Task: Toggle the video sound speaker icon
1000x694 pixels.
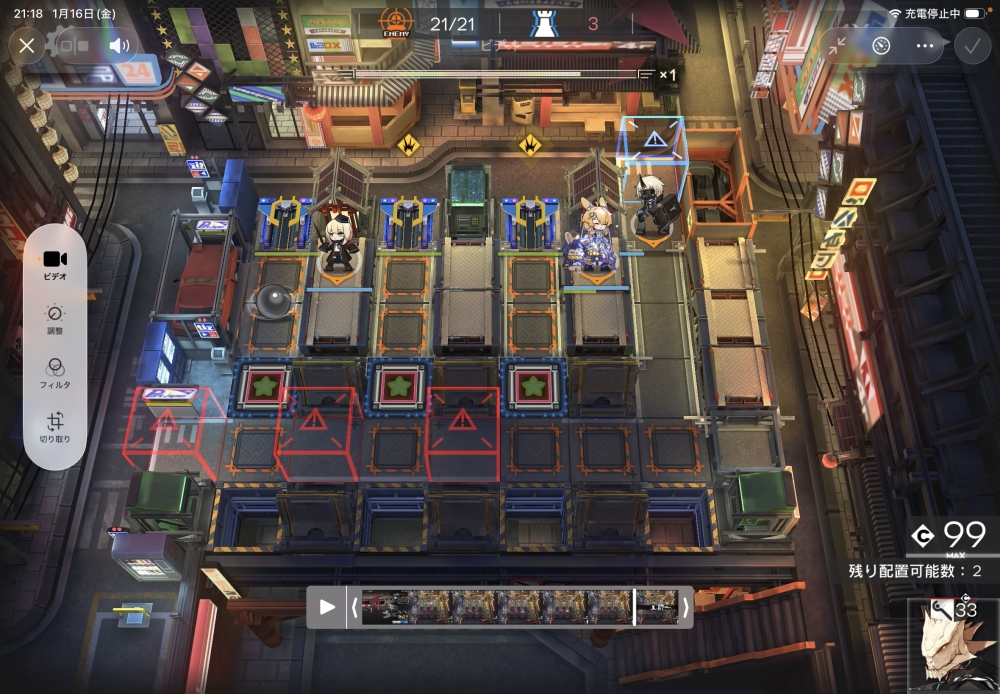Action: [120, 45]
